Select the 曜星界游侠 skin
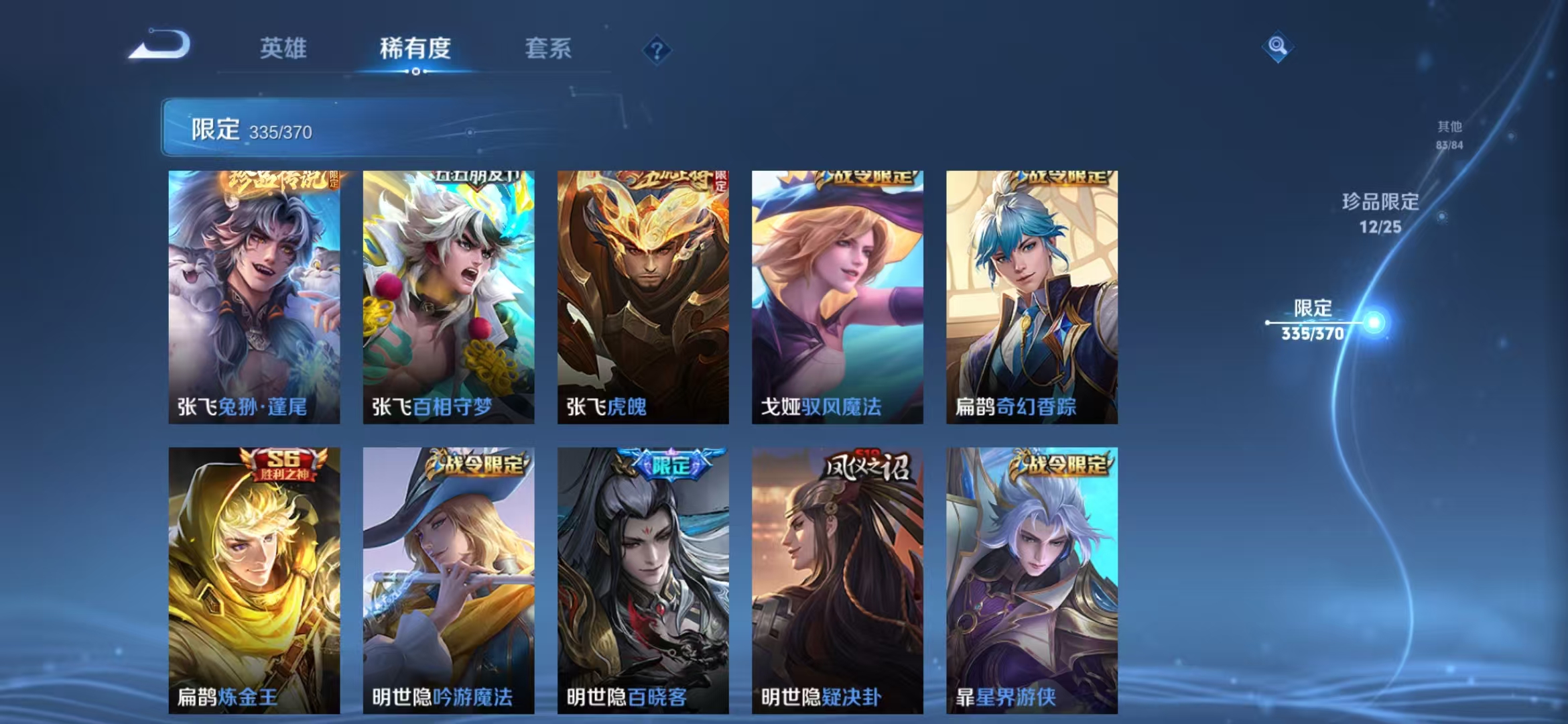Image resolution: width=1568 pixels, height=724 pixels. coord(1032,577)
